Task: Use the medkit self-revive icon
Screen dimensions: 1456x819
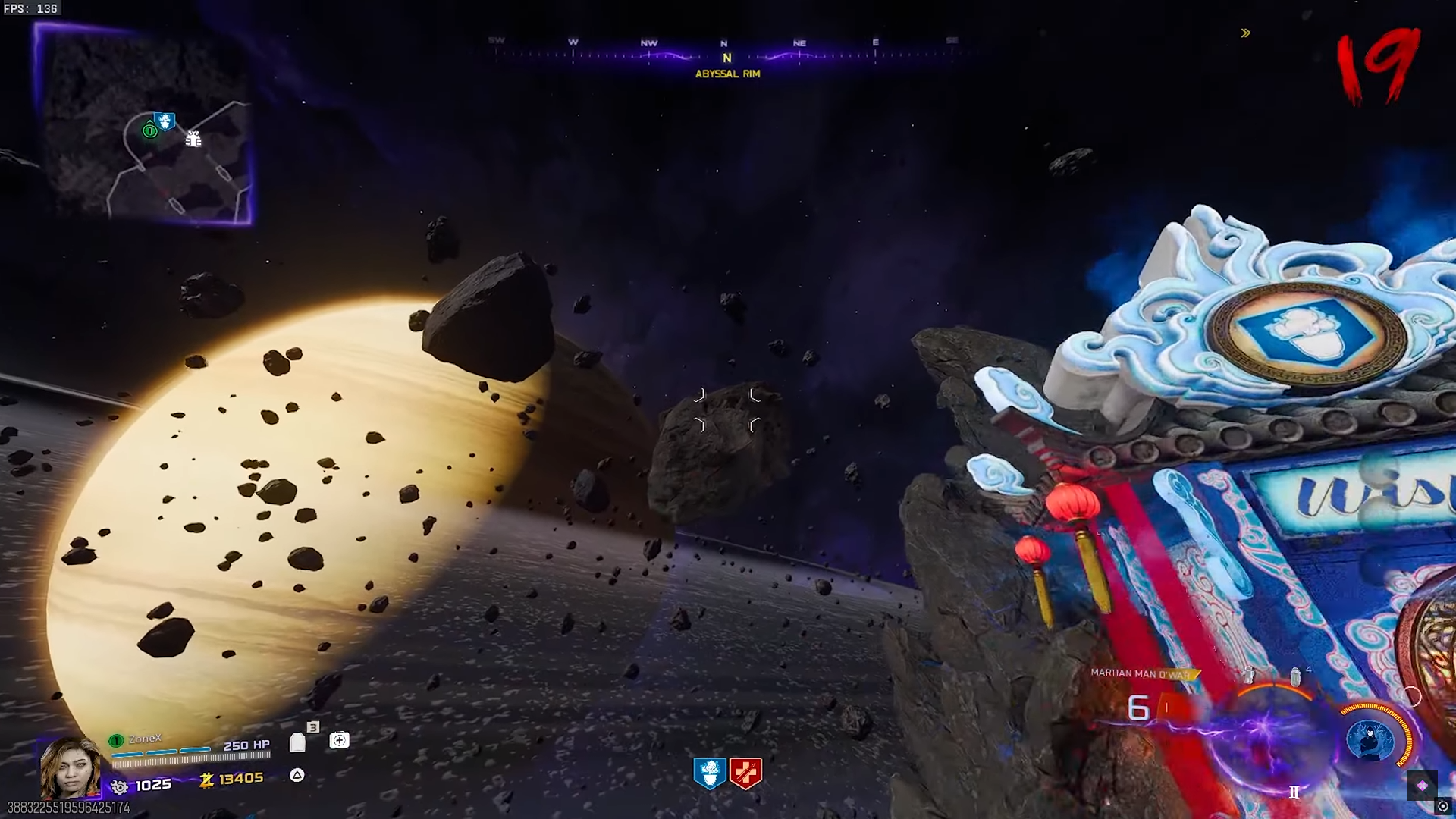Action: (339, 740)
